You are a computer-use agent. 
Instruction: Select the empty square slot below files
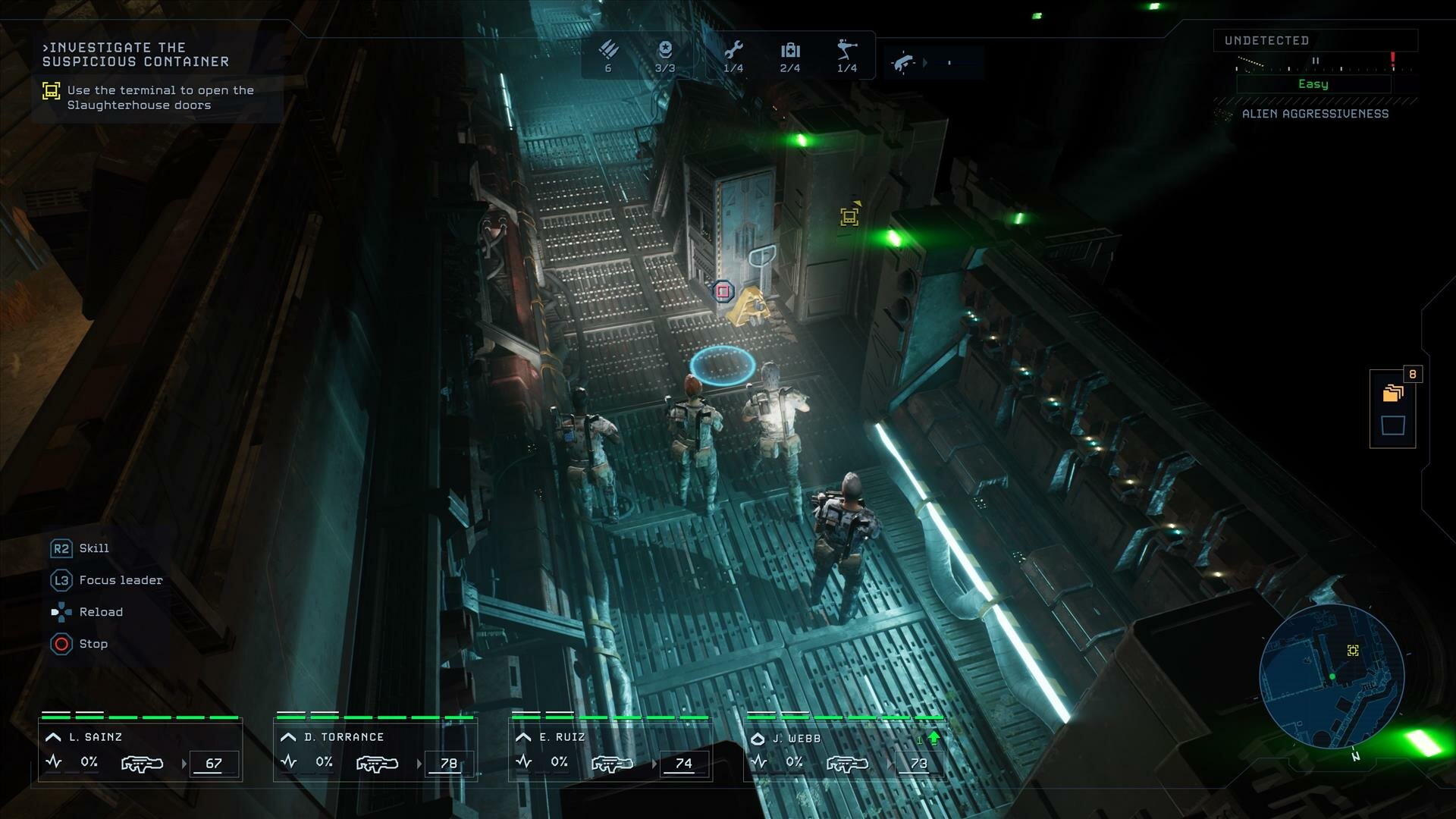(x=1392, y=425)
